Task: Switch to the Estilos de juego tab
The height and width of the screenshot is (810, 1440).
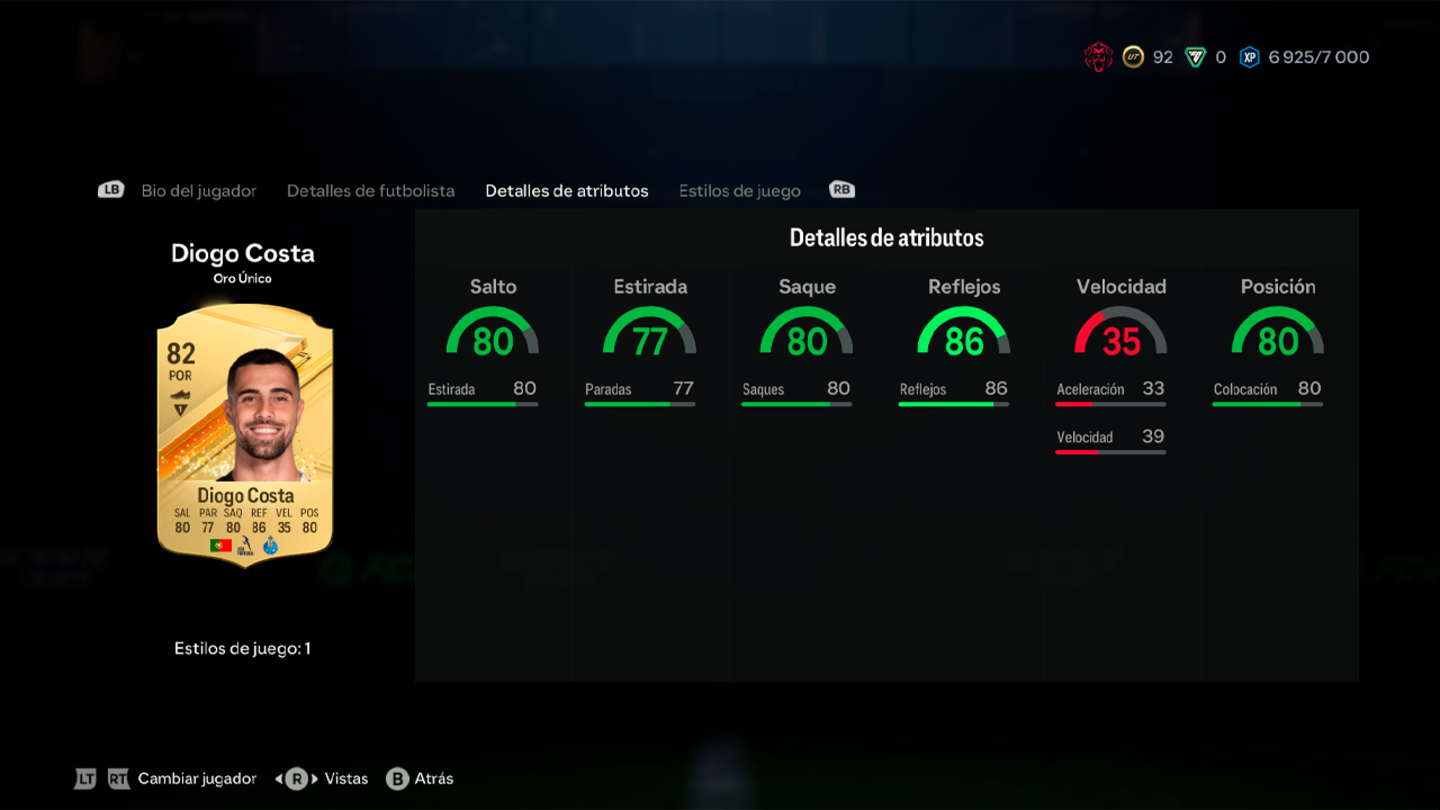Action: (x=739, y=190)
